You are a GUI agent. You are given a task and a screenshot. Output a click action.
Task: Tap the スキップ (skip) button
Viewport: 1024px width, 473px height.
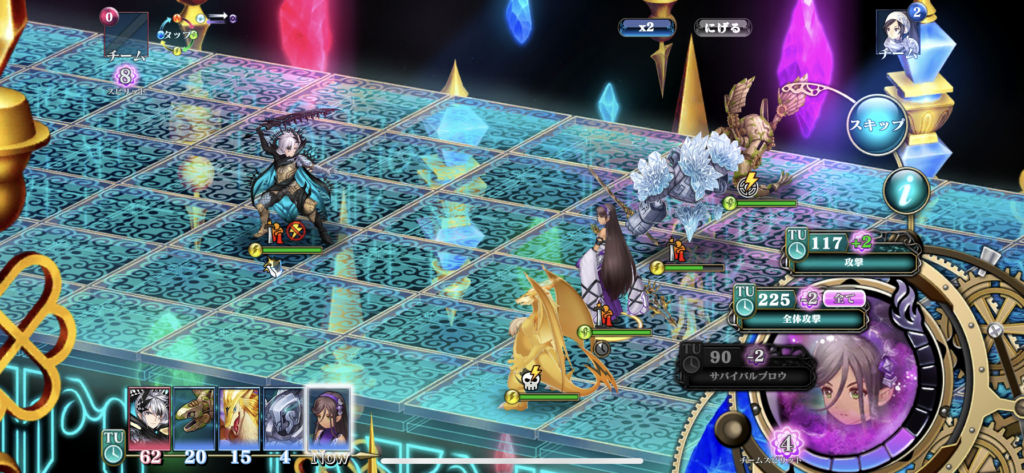[876, 126]
